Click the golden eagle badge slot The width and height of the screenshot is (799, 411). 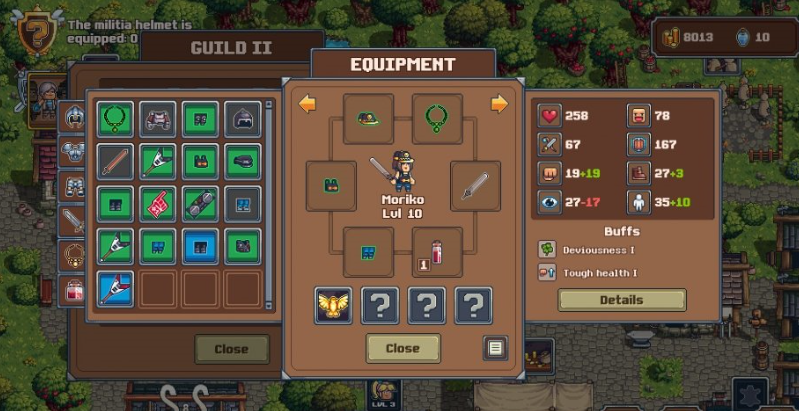[x=331, y=306]
